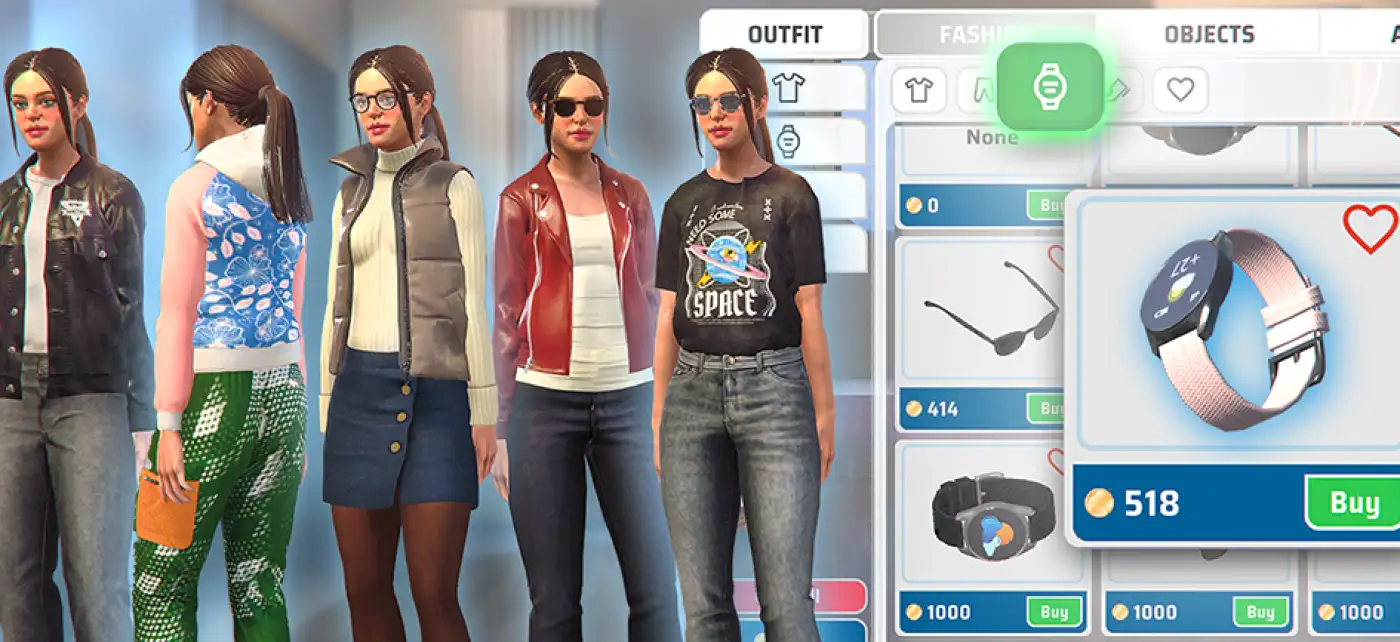
Task: Choose the black smartwatch item card
Action: (990, 517)
